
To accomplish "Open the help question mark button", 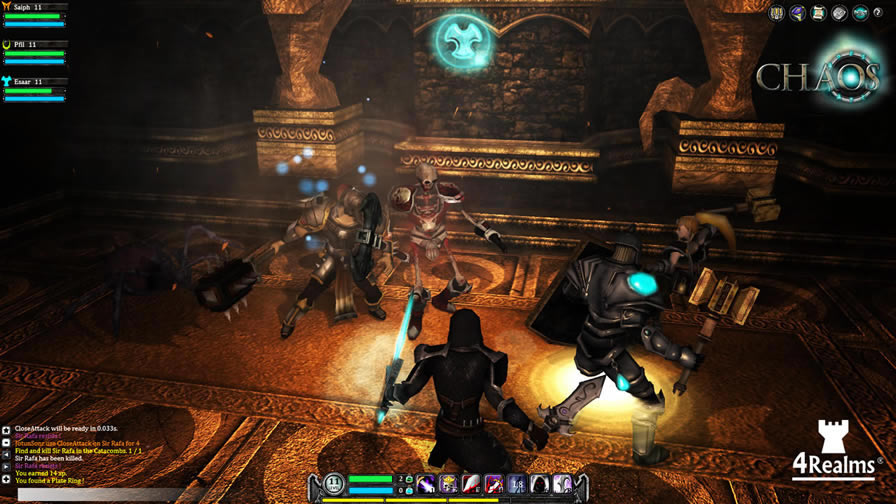I will [878, 12].
